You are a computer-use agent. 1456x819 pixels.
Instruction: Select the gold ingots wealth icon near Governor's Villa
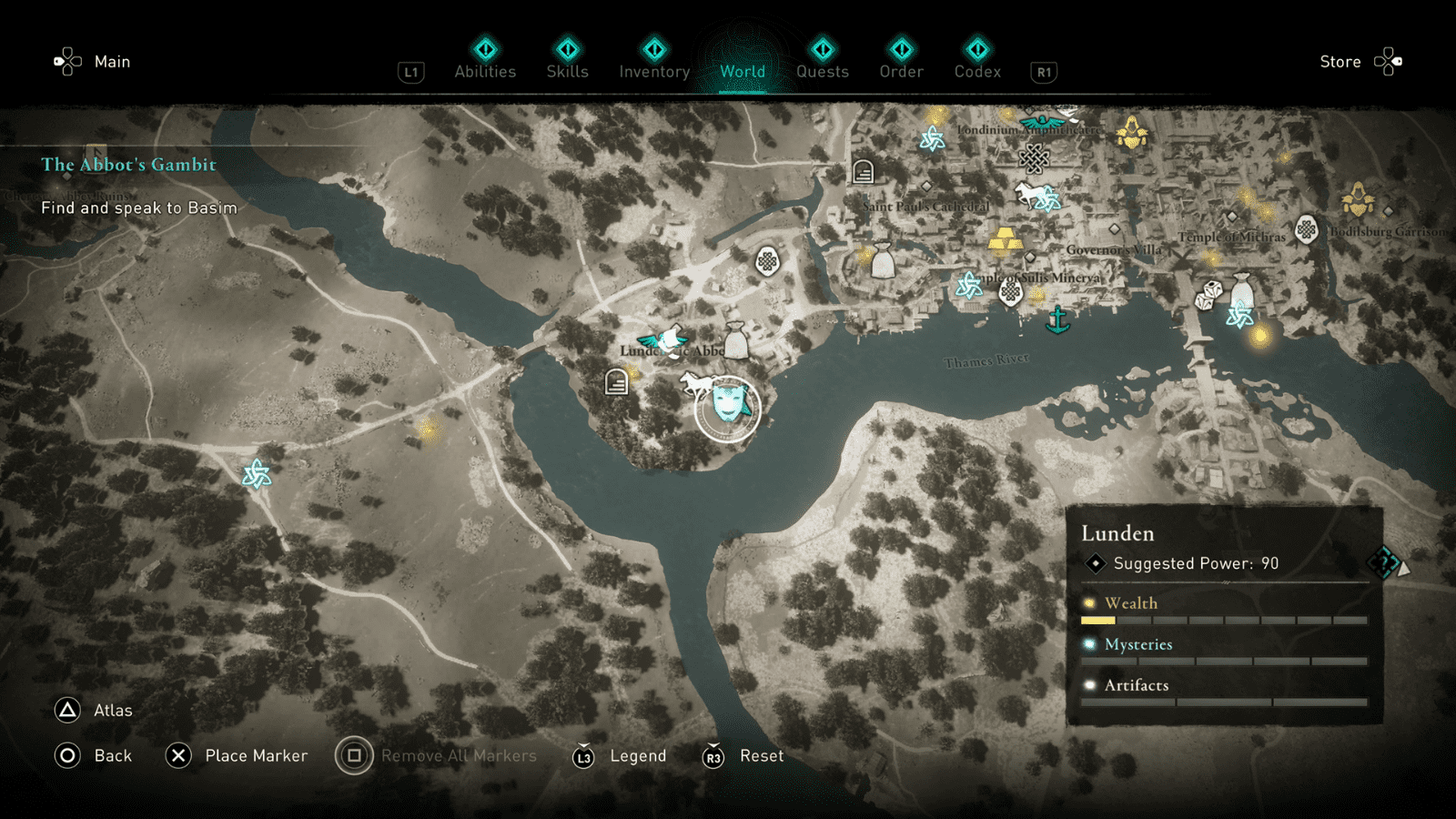coord(1005,240)
